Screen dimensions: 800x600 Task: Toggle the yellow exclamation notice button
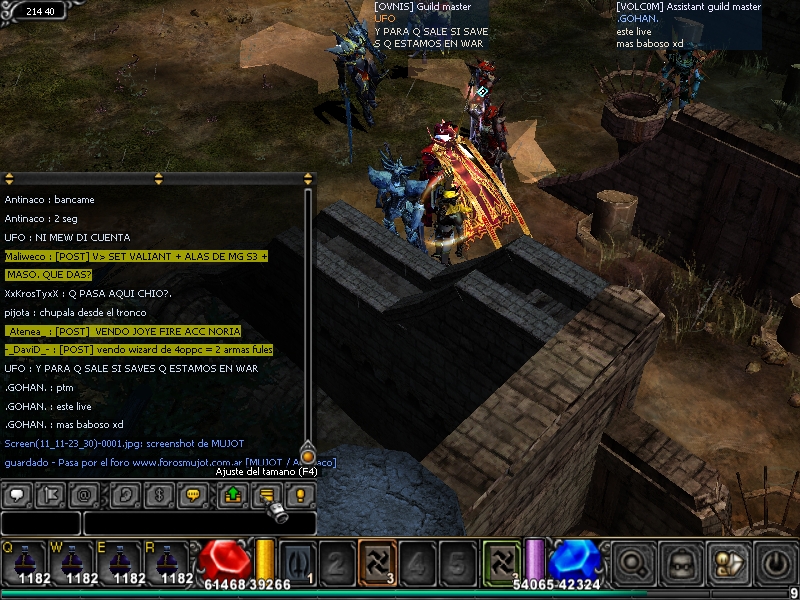(301, 495)
